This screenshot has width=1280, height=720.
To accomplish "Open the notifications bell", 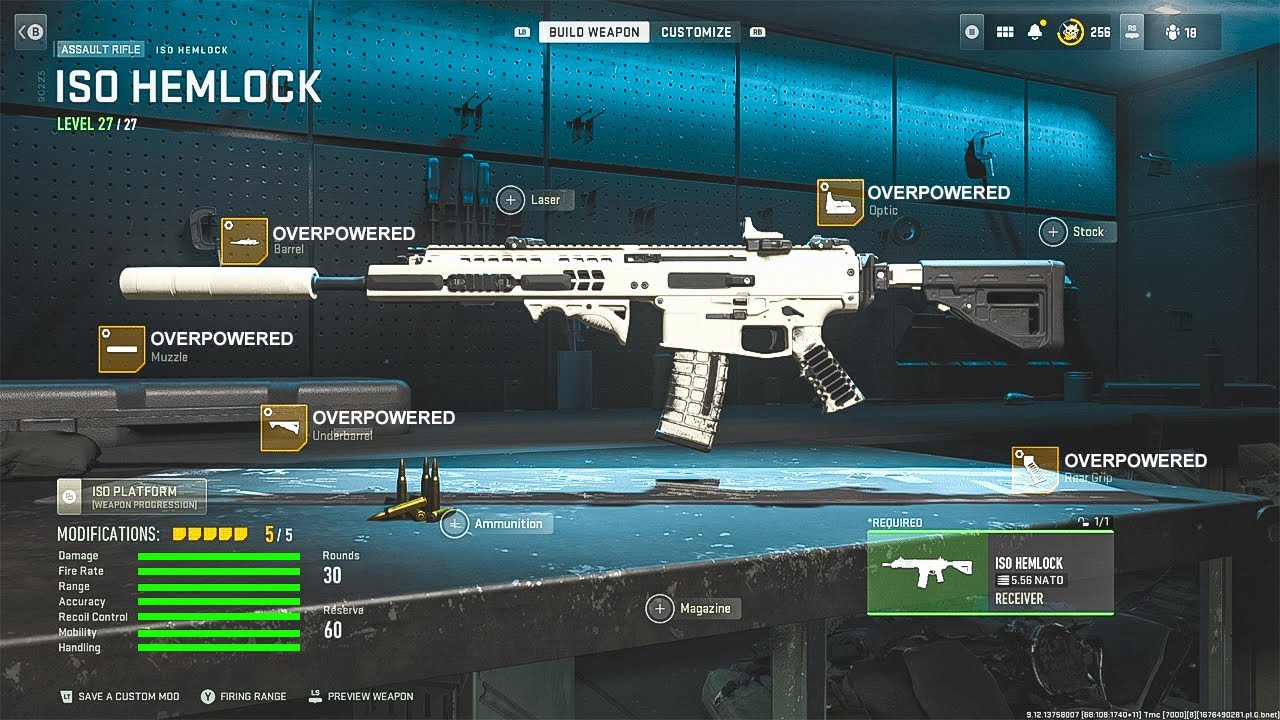I will coord(1035,32).
